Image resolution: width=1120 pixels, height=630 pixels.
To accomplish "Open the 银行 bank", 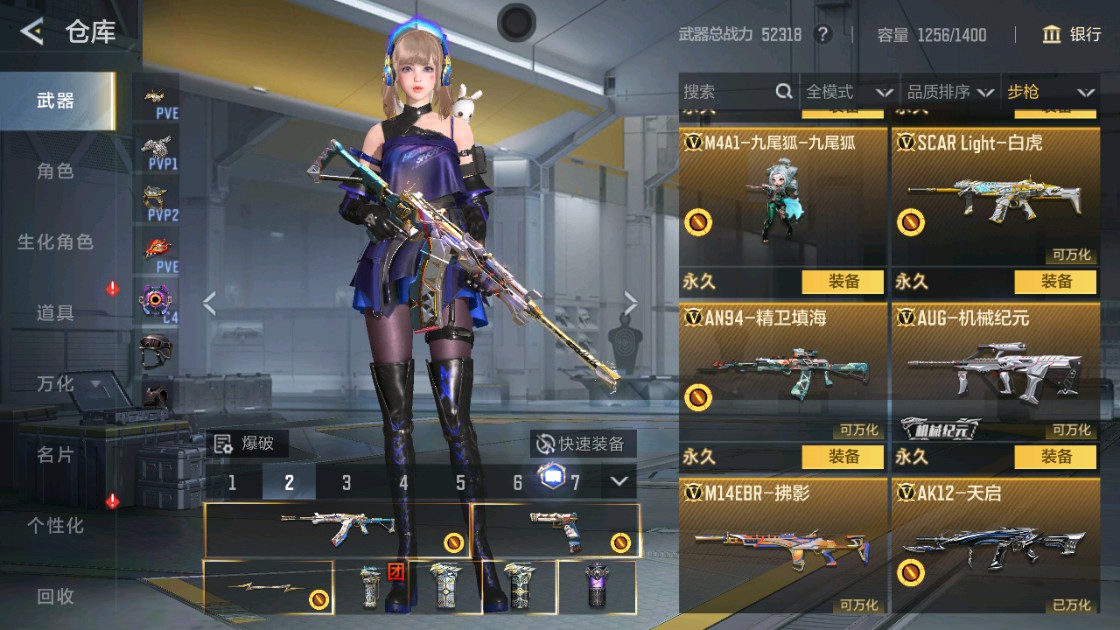I will click(1071, 35).
